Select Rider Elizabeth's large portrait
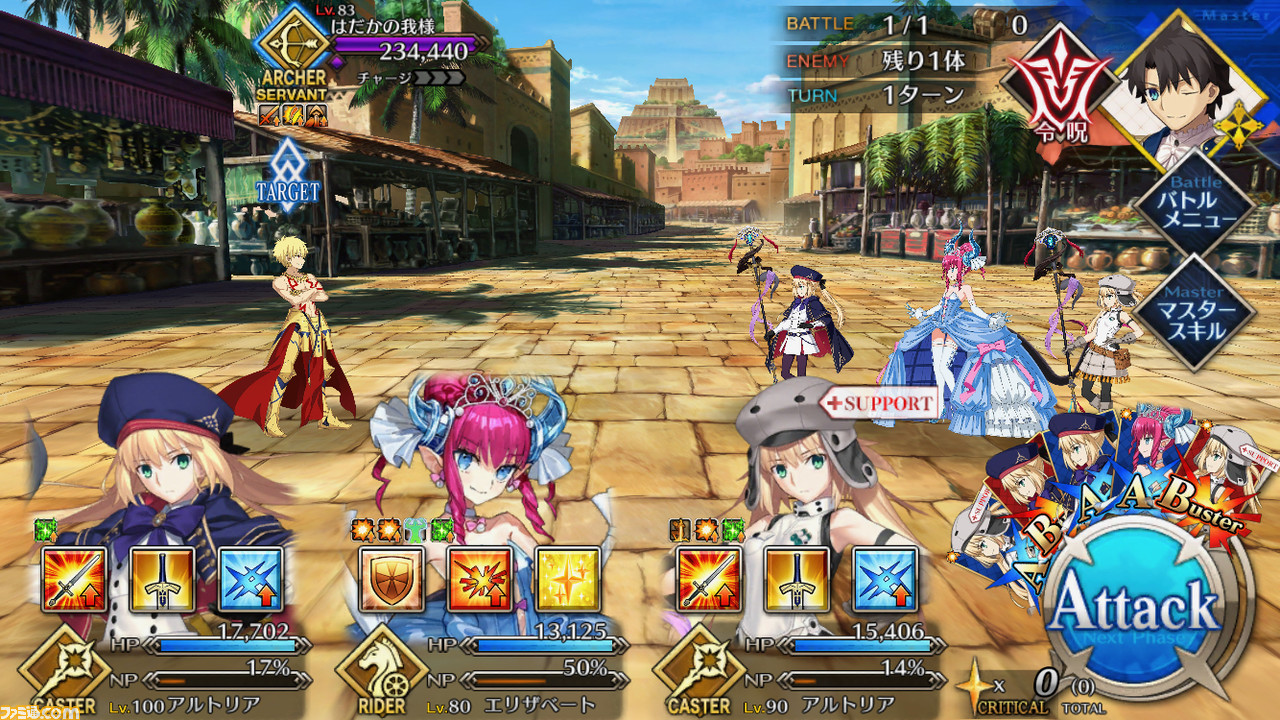Image resolution: width=1280 pixels, height=720 pixels. (470, 460)
